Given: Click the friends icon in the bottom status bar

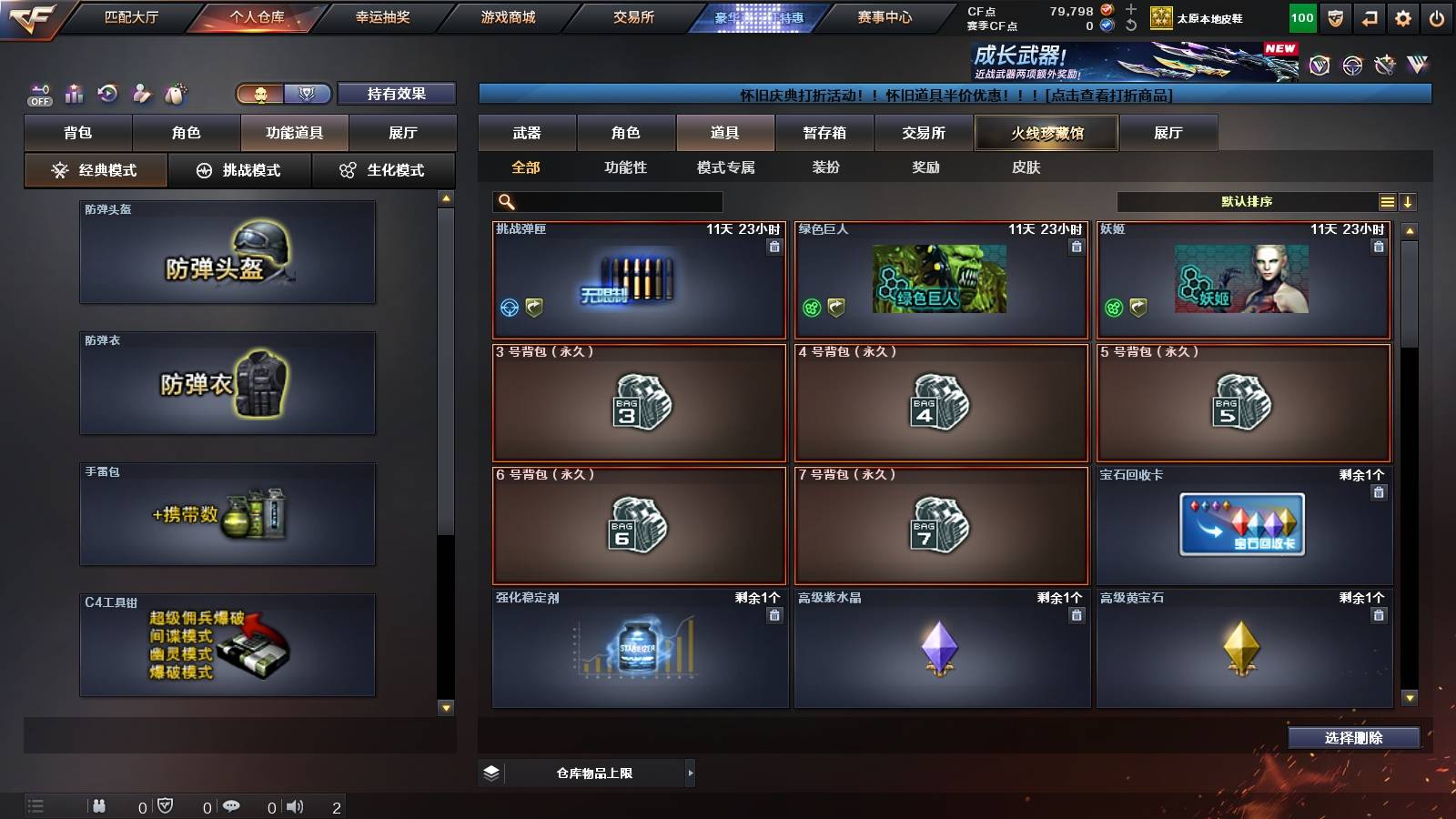Looking at the screenshot, I should 100,805.
